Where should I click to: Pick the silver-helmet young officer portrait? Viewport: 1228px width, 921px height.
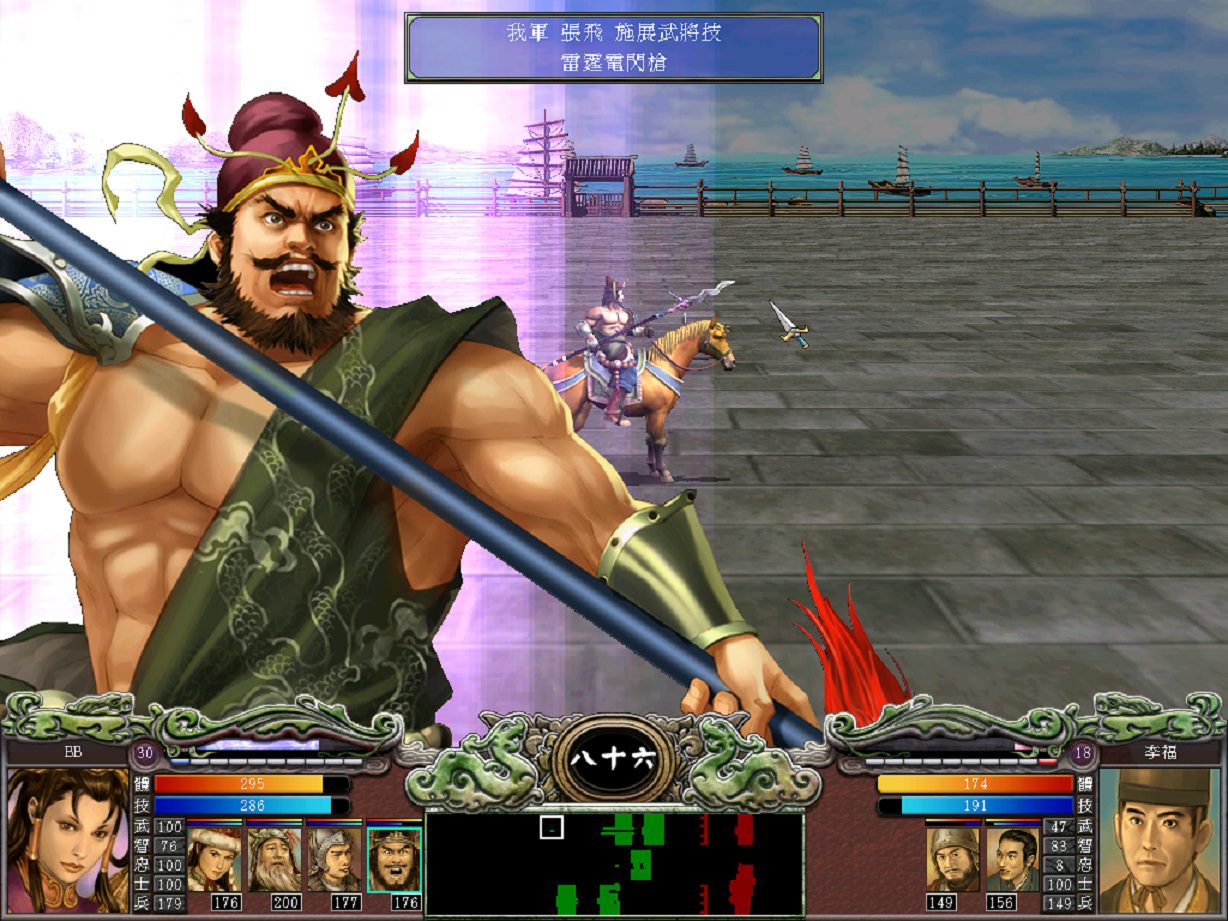pos(334,859)
